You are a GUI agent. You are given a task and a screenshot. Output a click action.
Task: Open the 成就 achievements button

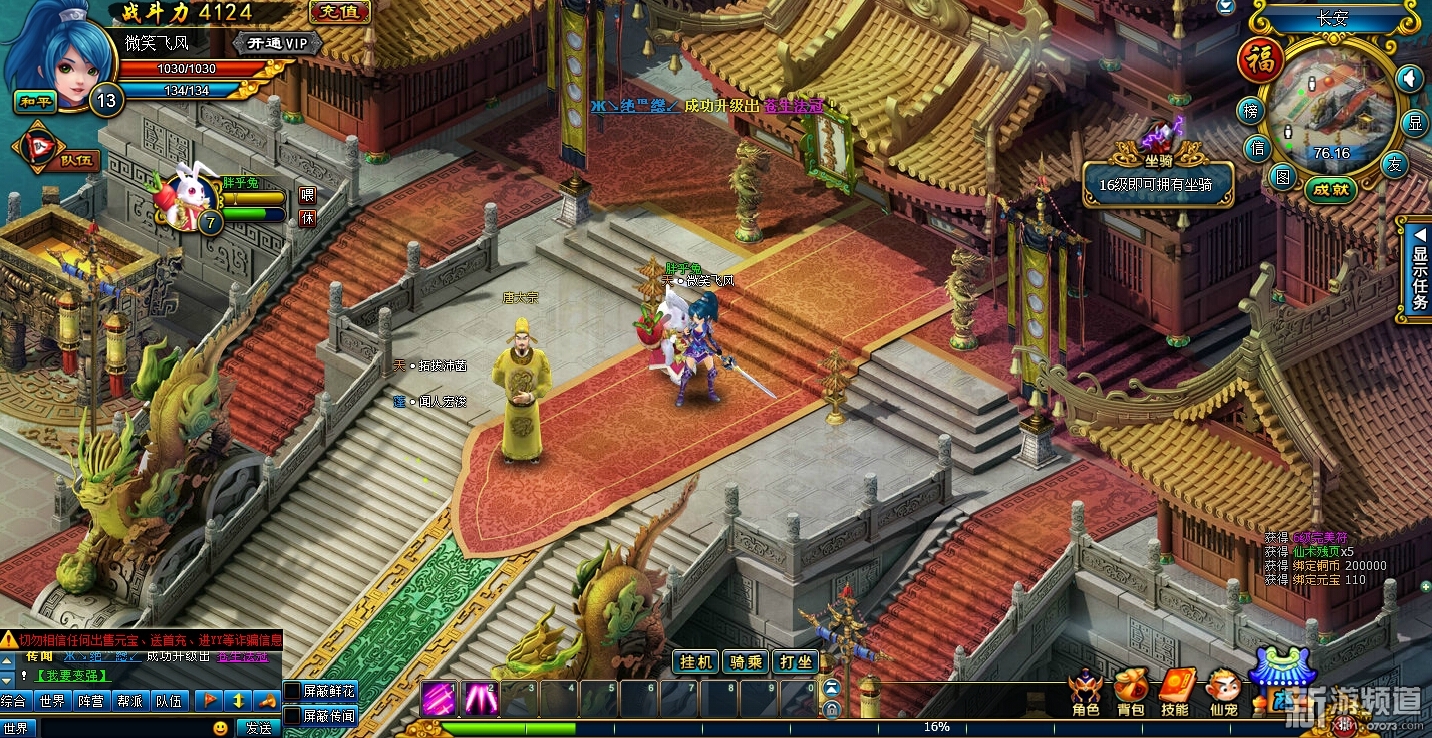coord(1332,190)
